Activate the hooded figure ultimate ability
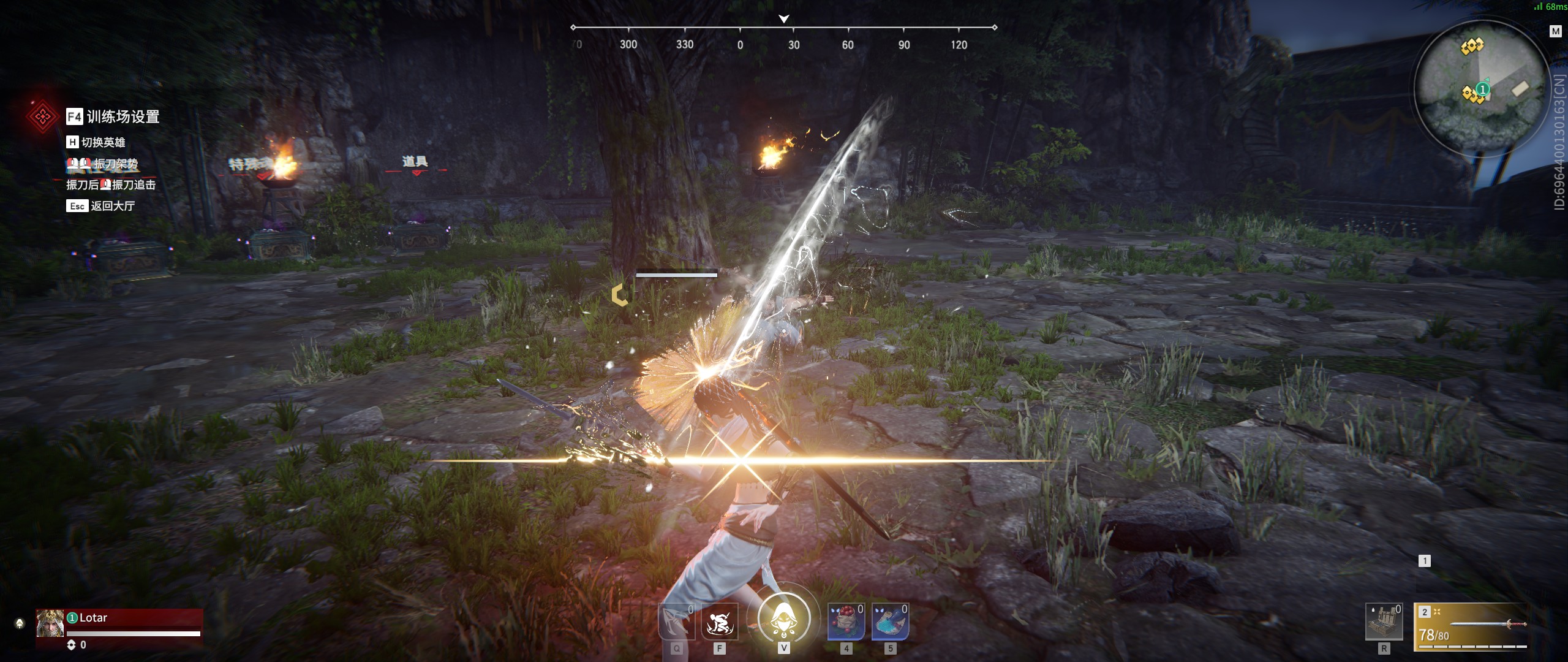This screenshot has width=1568, height=662. pos(783,618)
